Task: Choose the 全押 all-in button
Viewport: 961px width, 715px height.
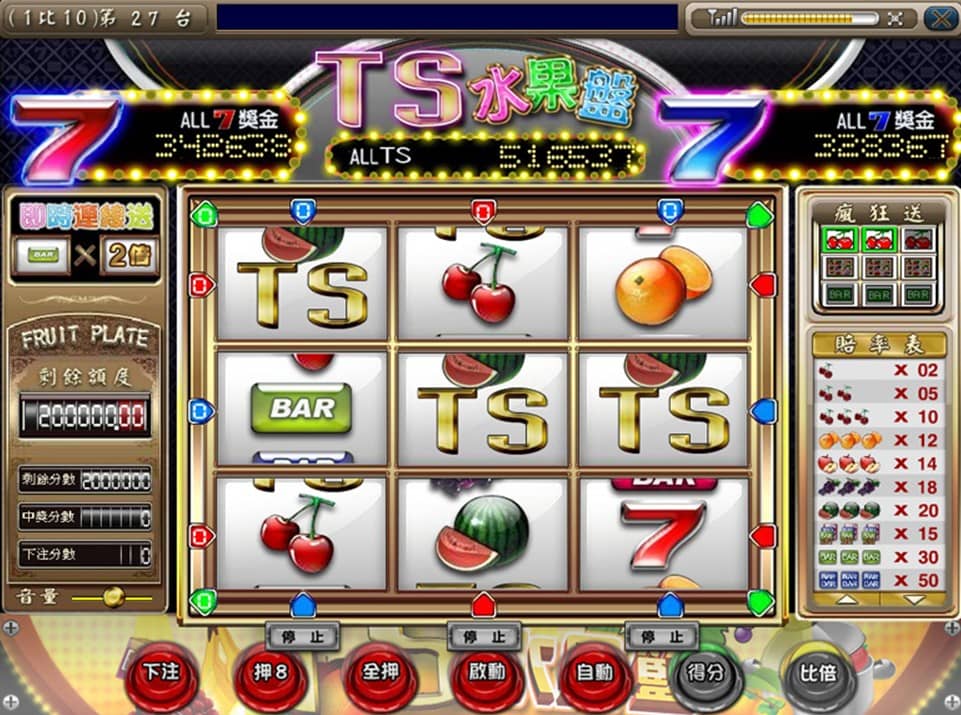Action: (x=379, y=673)
